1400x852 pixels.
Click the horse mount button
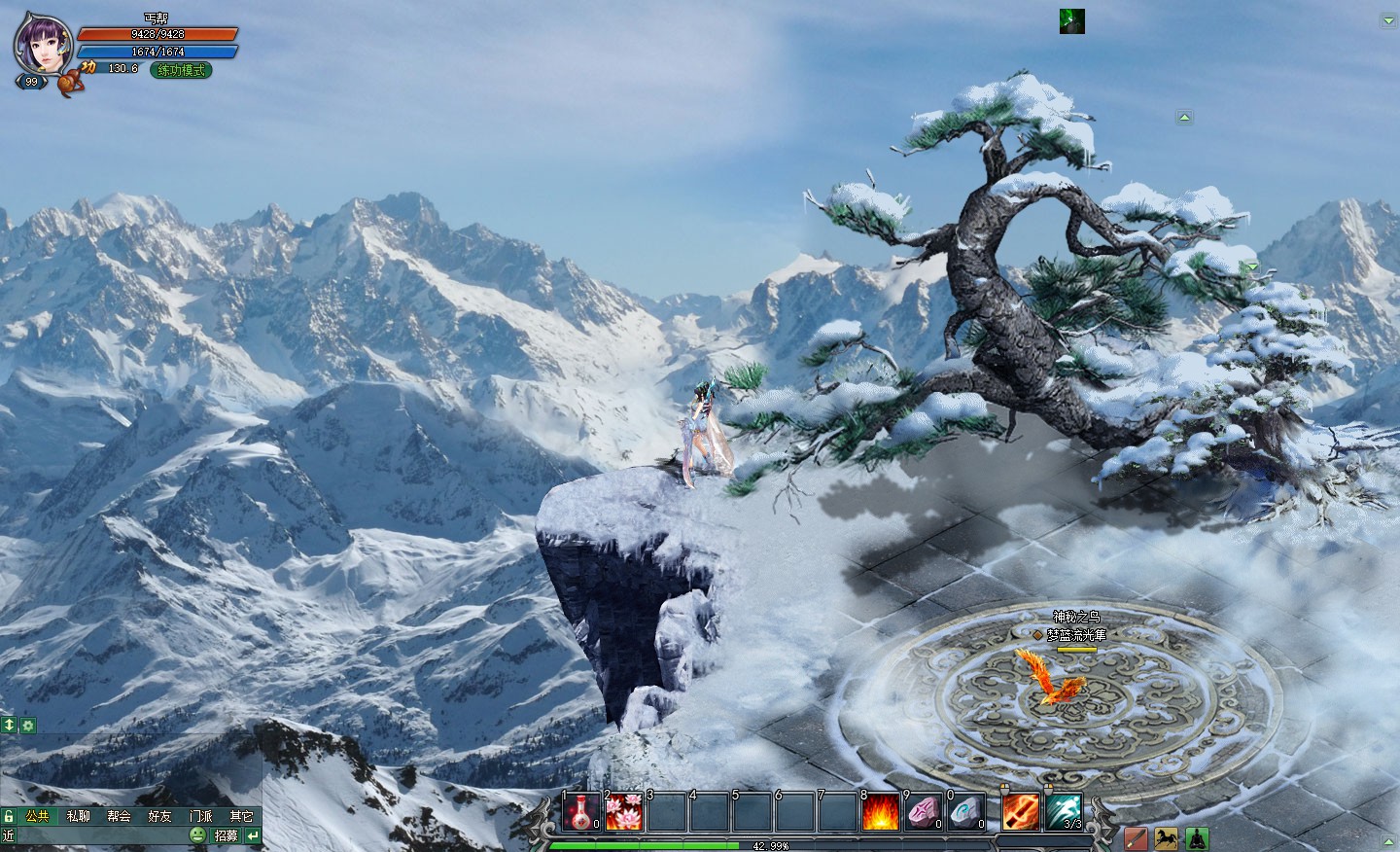(1166, 838)
